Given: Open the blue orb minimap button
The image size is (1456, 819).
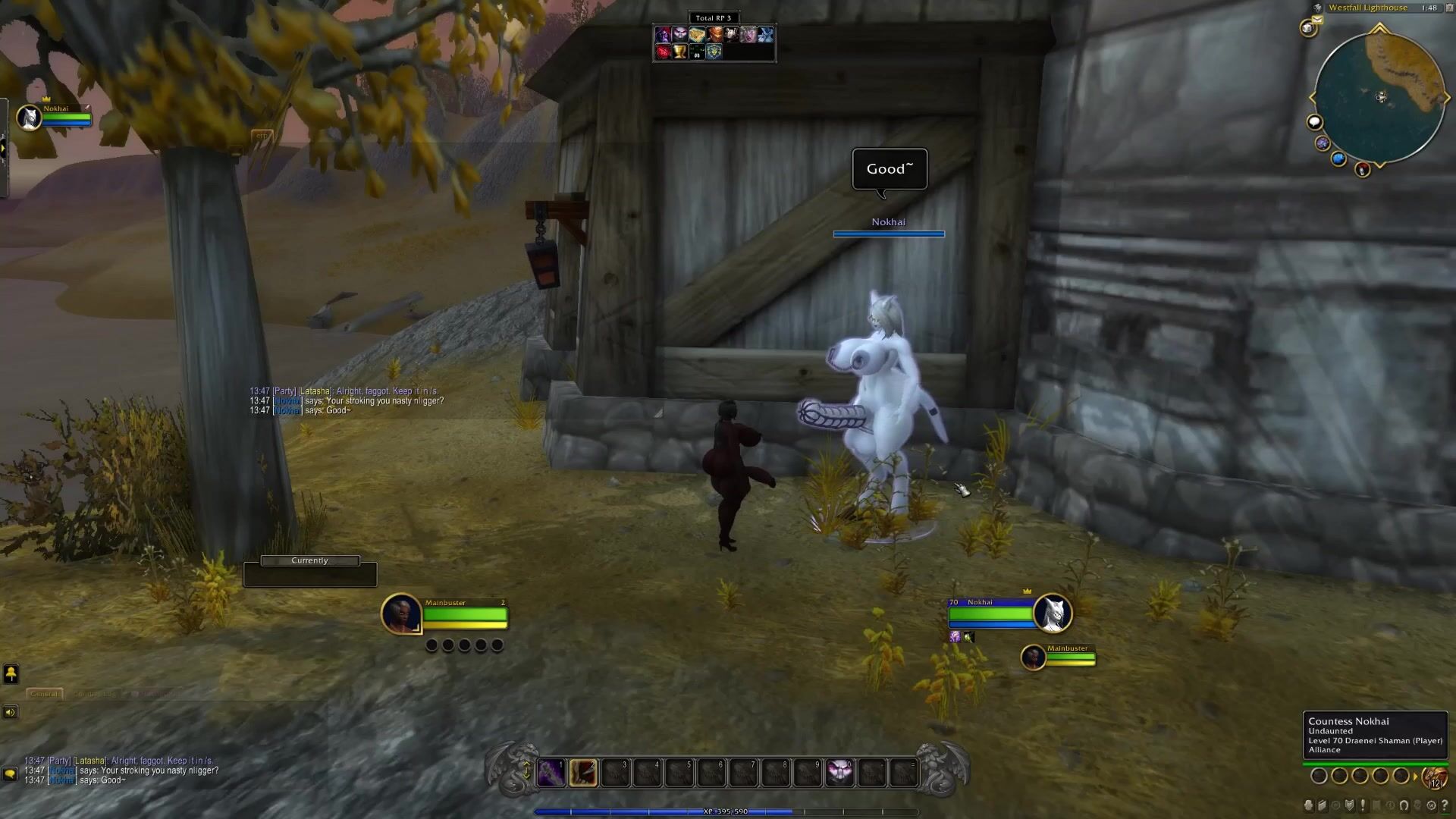Looking at the screenshot, I should (x=1338, y=158).
